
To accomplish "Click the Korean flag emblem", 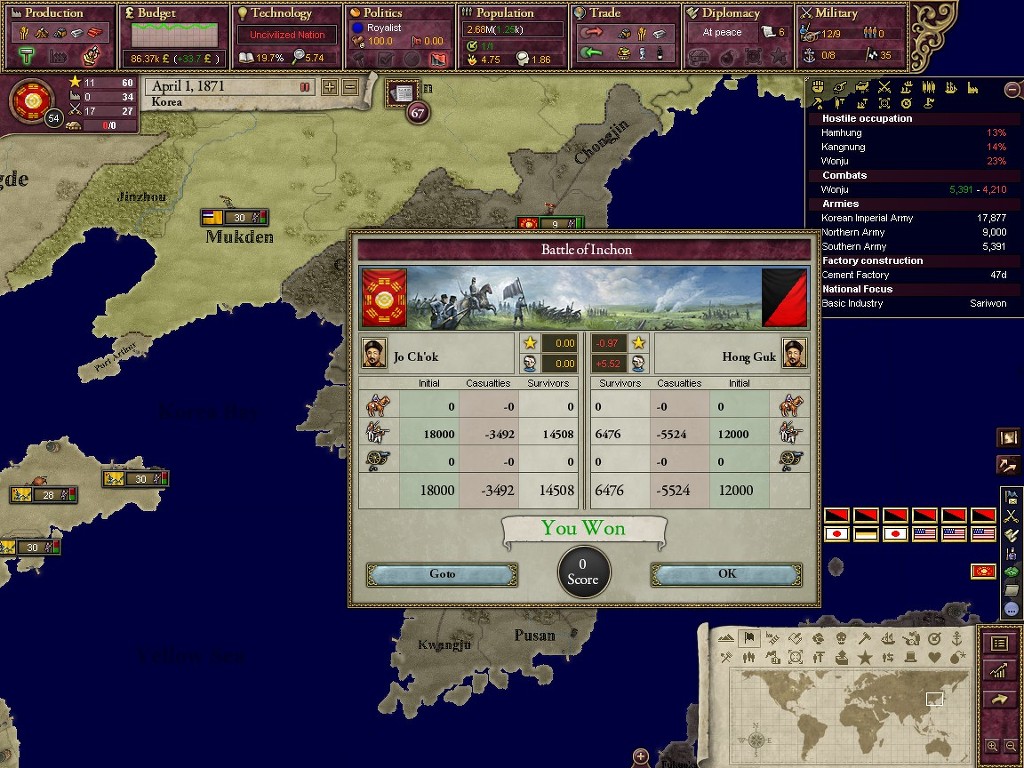I will point(30,99).
